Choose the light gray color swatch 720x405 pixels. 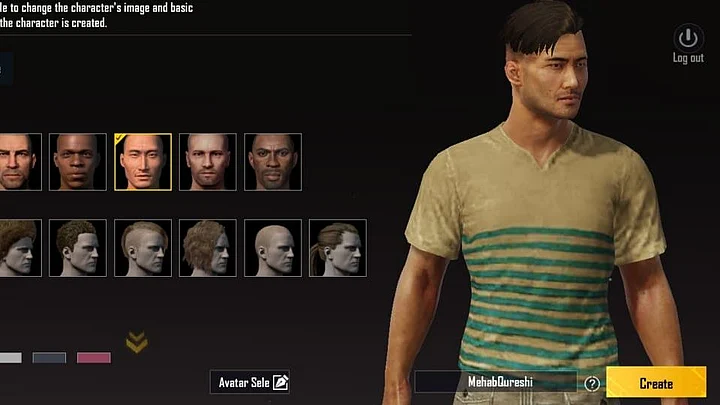point(9,358)
